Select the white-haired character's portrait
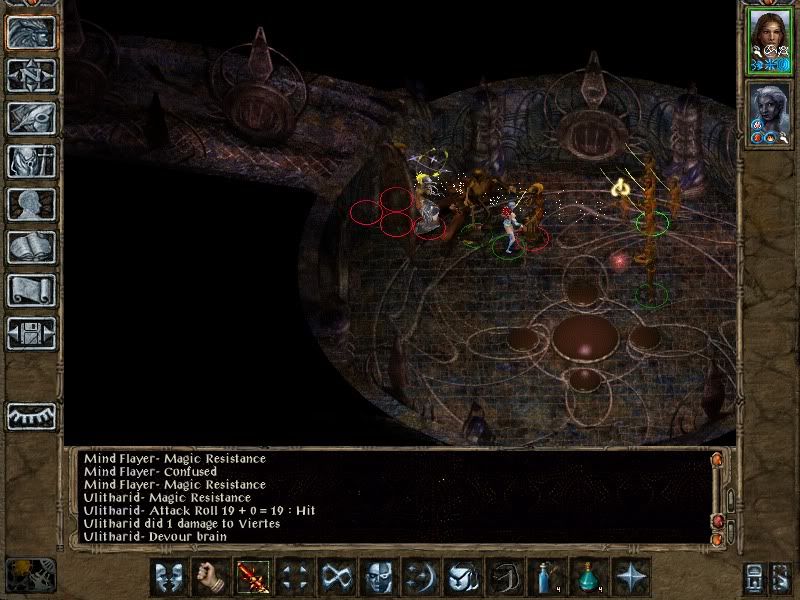Image resolution: width=800 pixels, height=600 pixels. (770, 112)
